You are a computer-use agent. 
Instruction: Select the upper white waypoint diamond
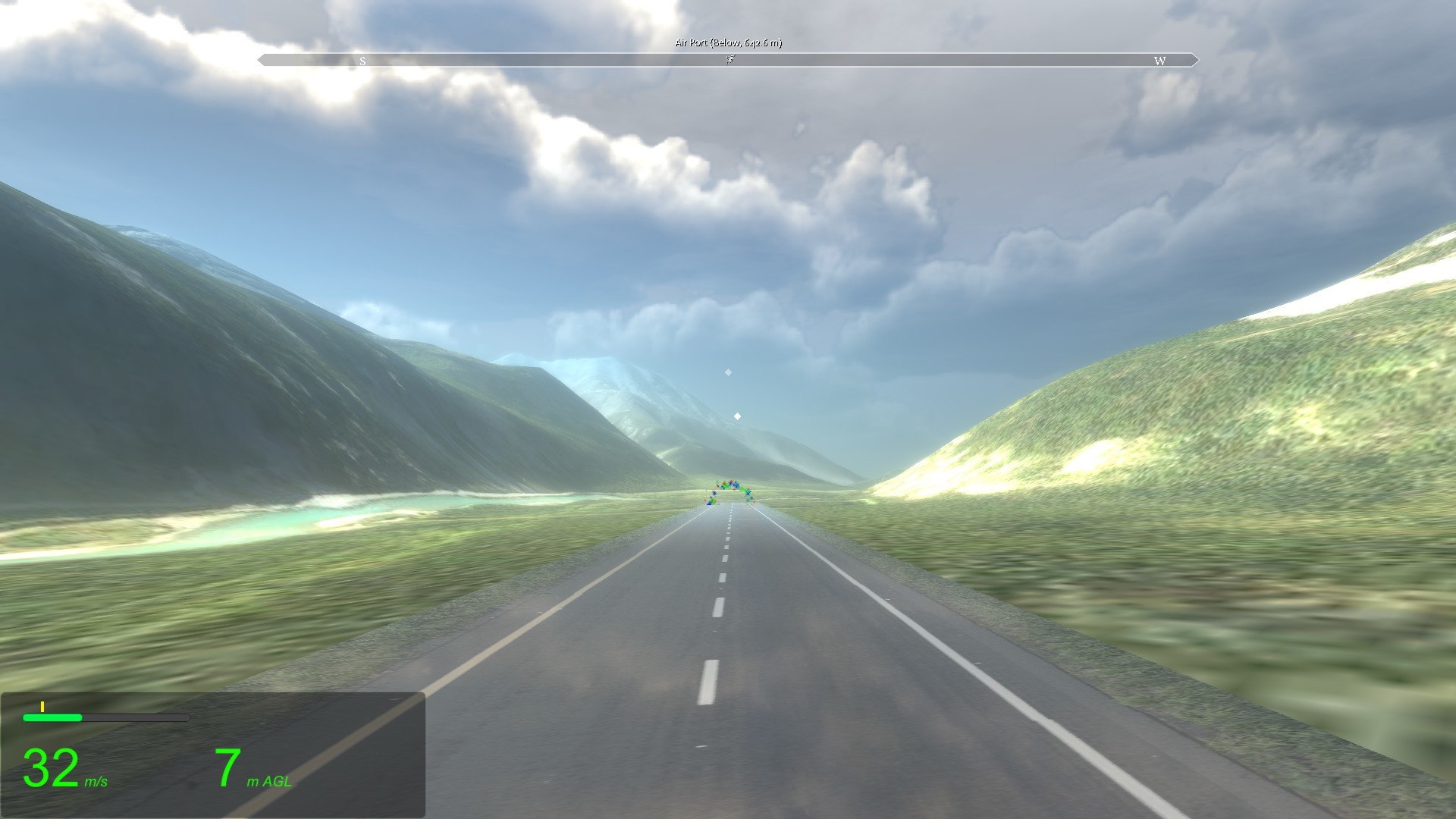point(729,372)
